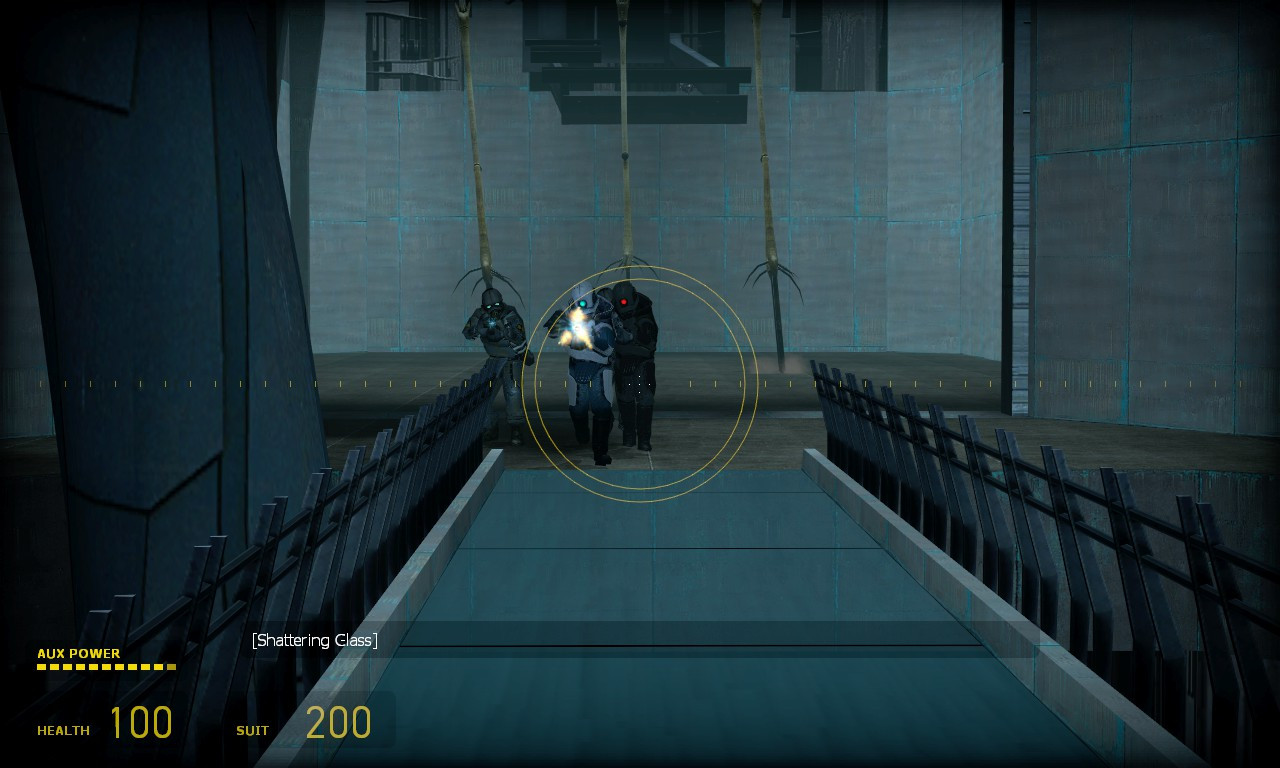The height and width of the screenshot is (768, 1280).
Task: Click the blue-visor Combine soldier's eyepiece
Action: [585, 302]
